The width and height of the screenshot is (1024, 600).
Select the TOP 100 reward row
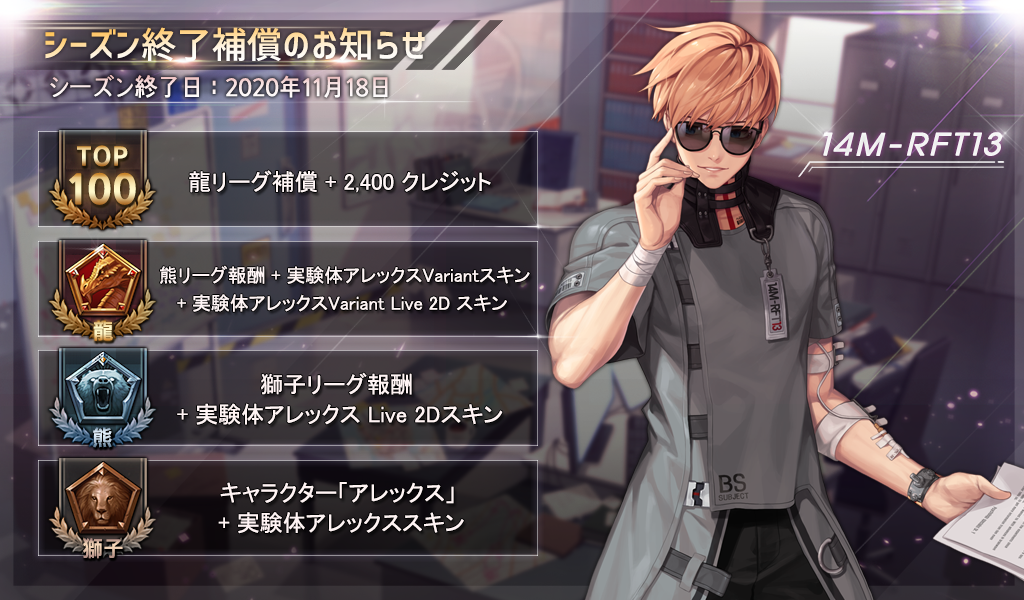(288, 180)
